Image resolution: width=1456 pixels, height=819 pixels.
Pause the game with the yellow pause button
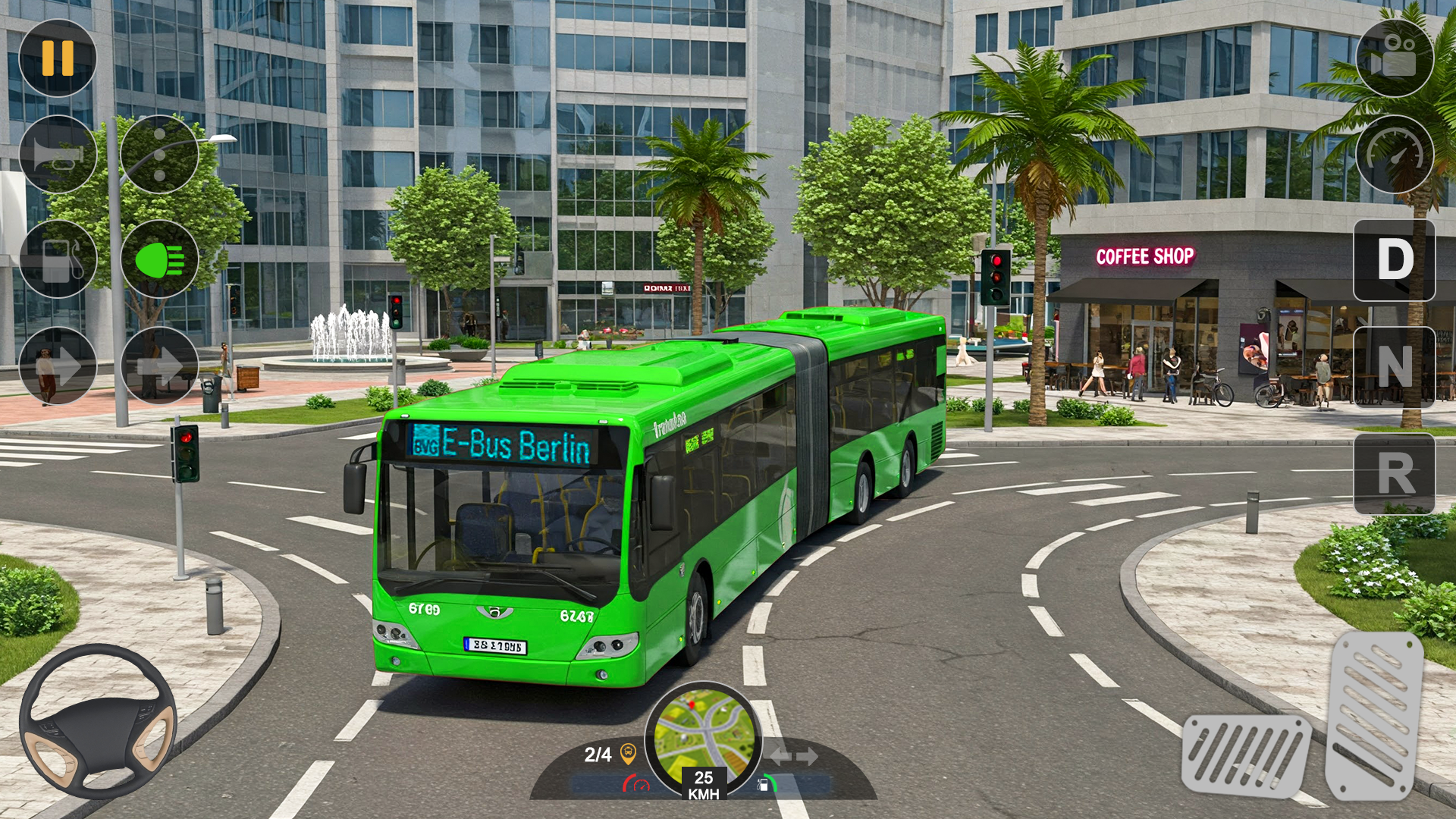58,58
